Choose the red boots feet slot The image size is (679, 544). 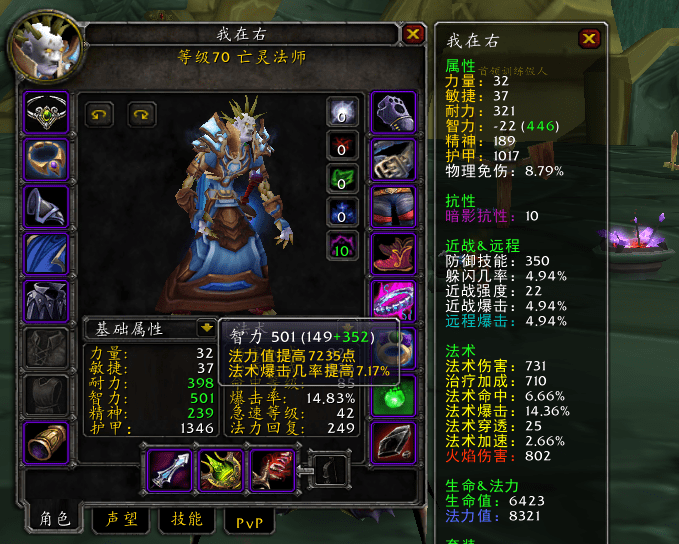(393, 252)
